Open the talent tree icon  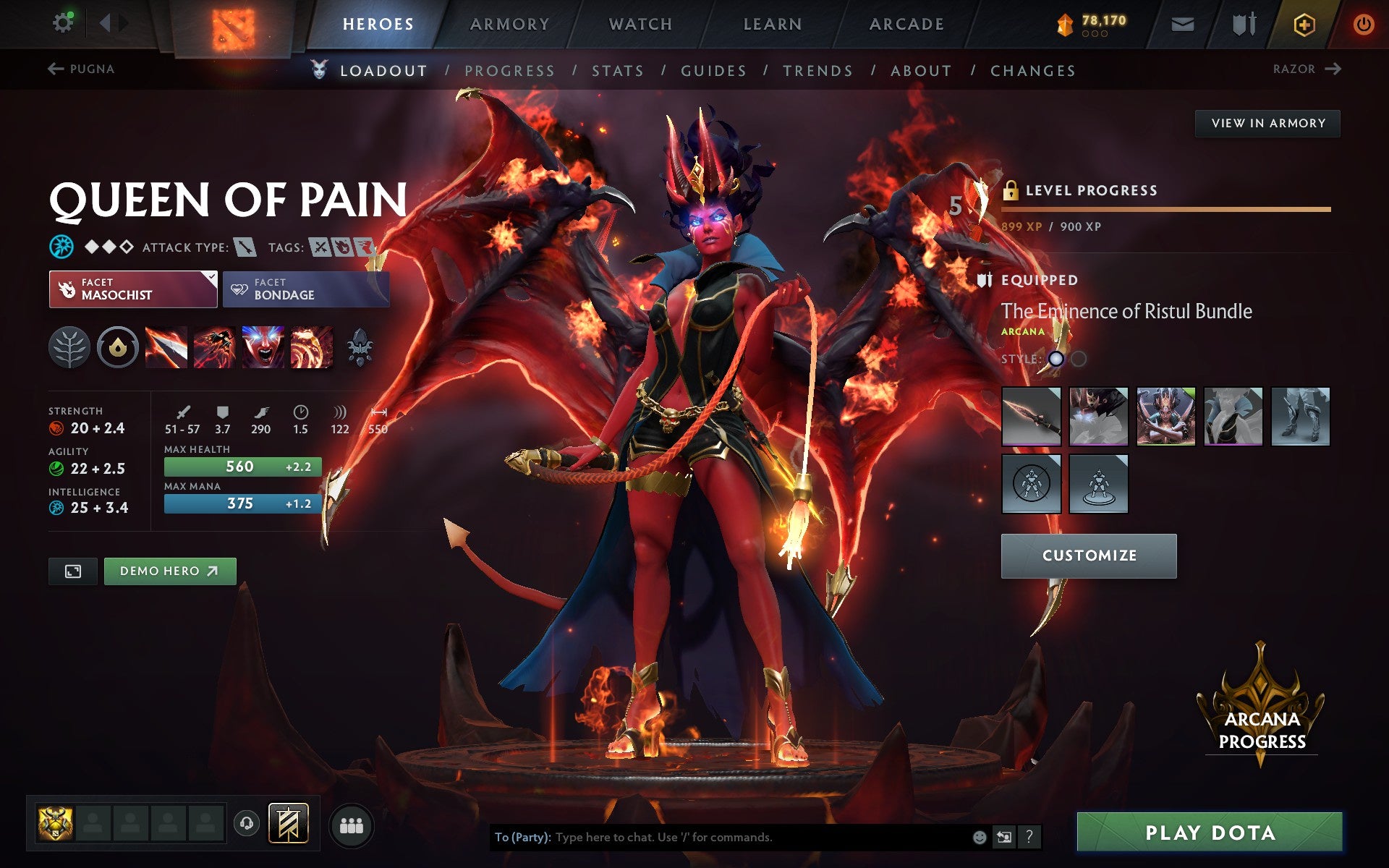[x=69, y=347]
